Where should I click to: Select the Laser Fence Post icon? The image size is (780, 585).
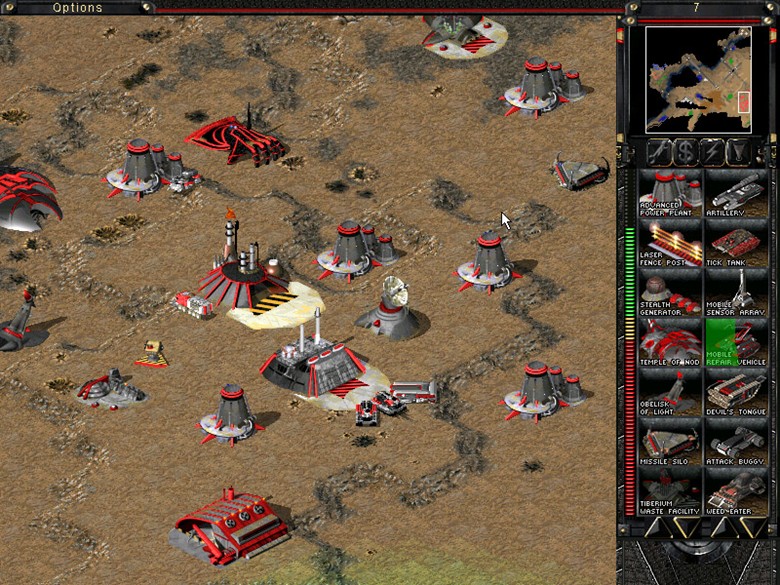click(670, 243)
